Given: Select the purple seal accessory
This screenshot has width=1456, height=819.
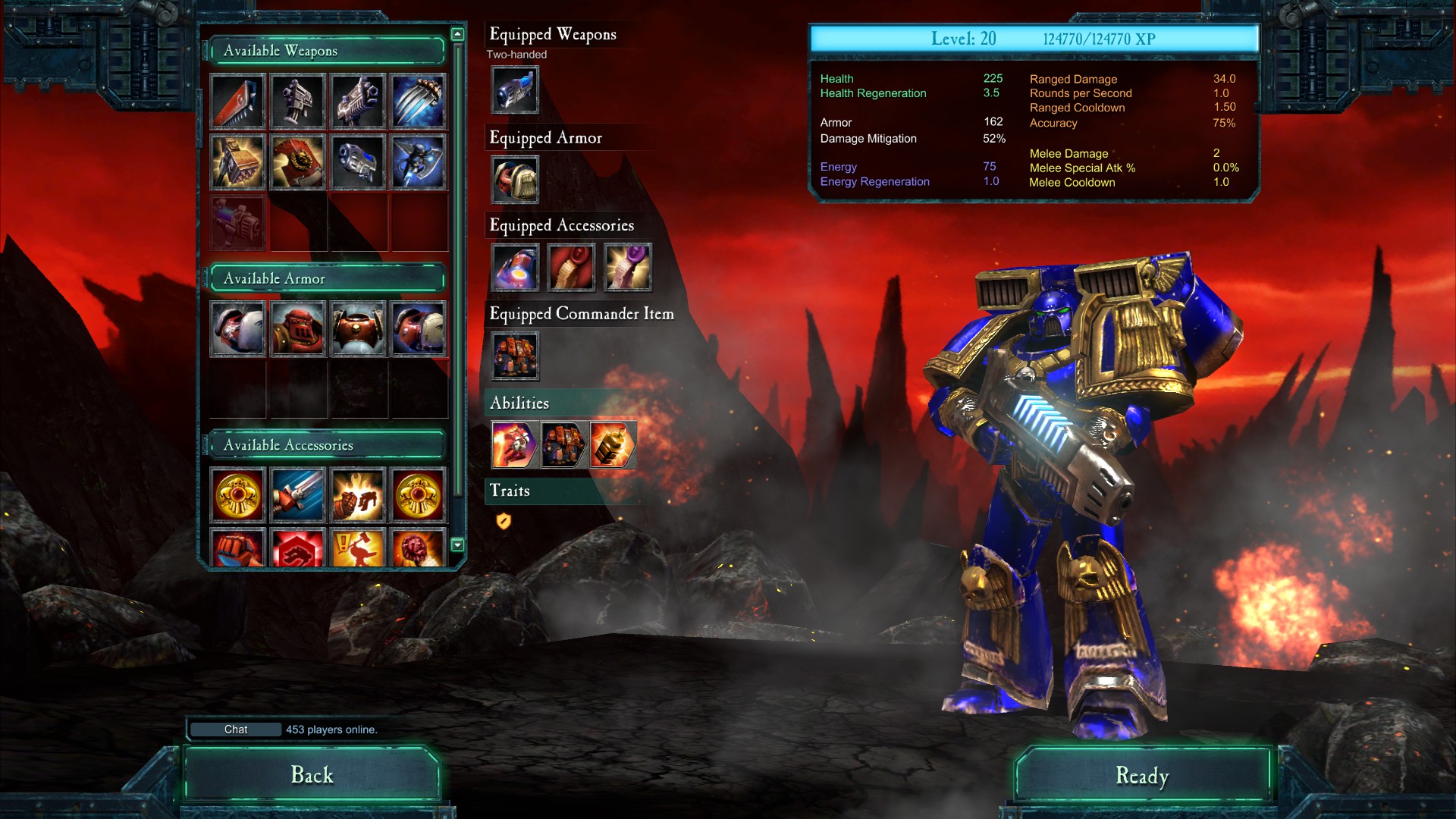Looking at the screenshot, I should tap(628, 267).
